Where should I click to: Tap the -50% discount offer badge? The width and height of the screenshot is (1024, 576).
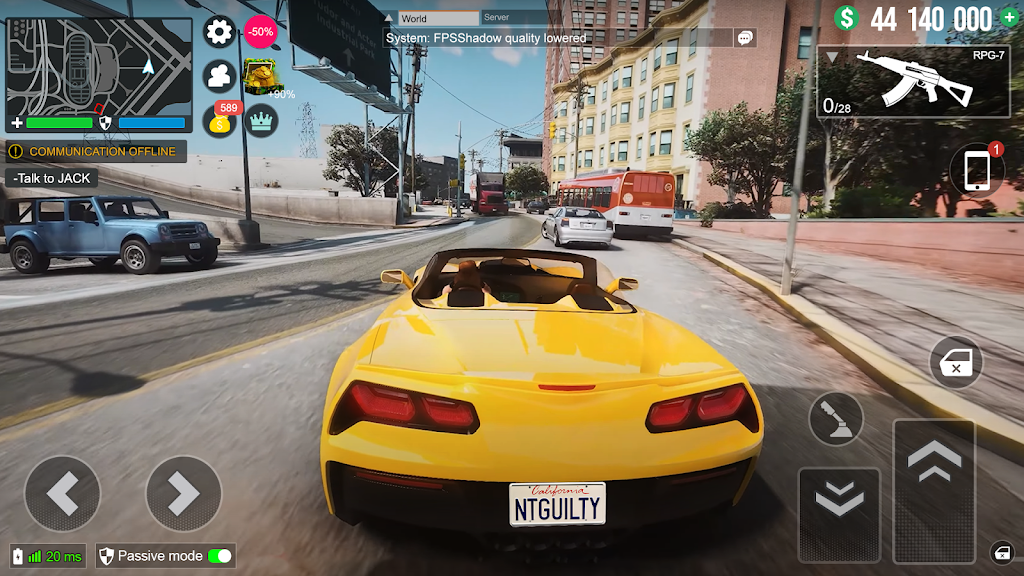click(260, 32)
